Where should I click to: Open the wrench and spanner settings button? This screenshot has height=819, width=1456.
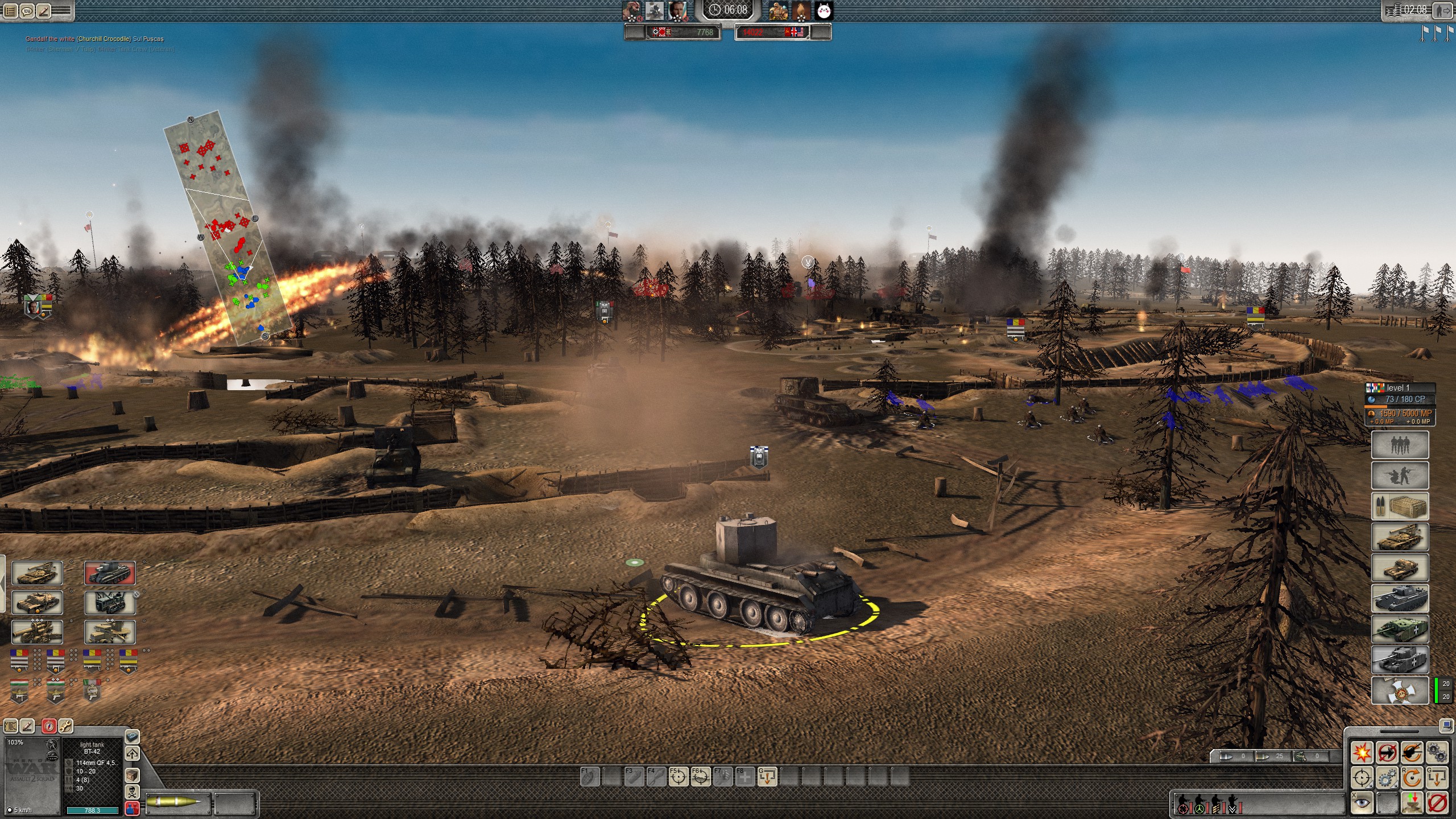tap(65, 726)
